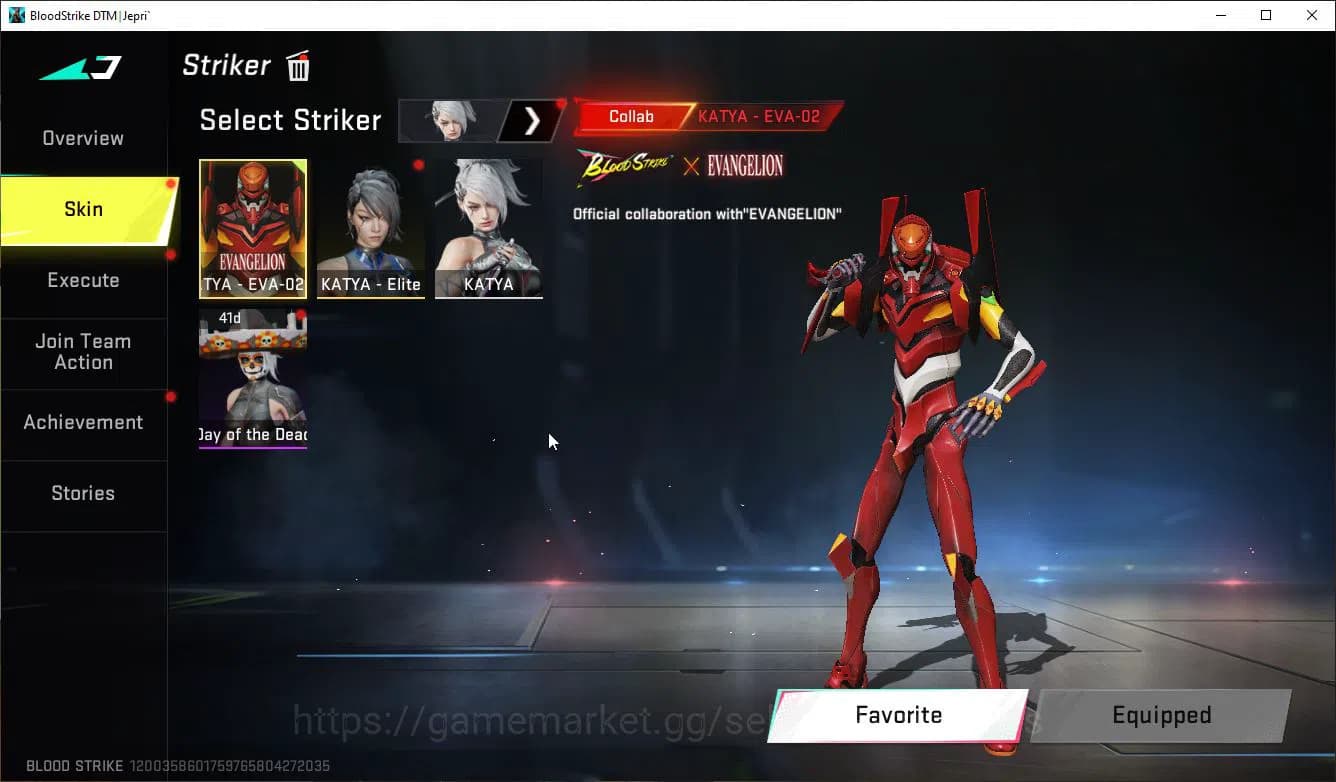Choose the KATYA - Elite skin

[371, 228]
